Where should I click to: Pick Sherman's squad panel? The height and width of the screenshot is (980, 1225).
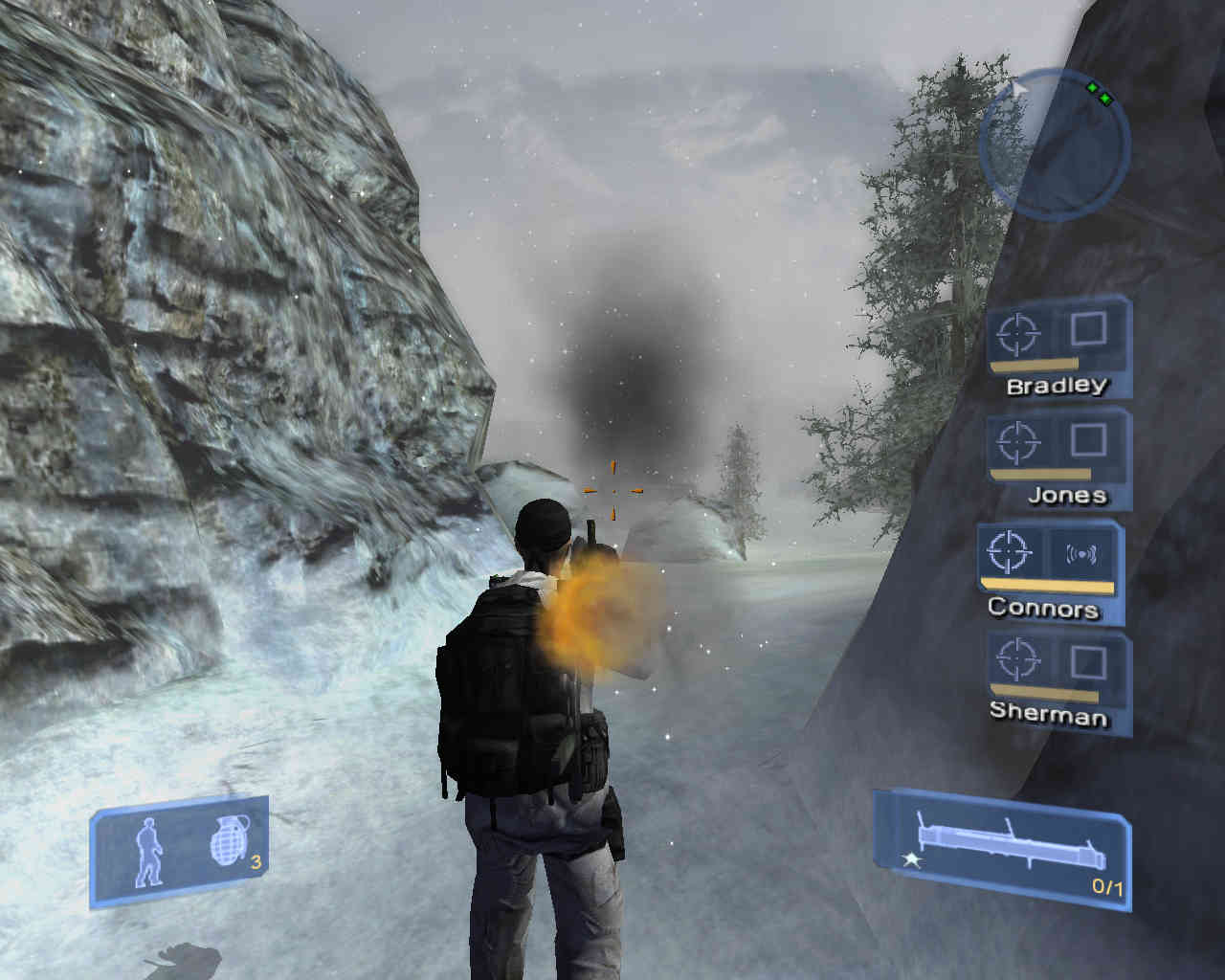coord(1058,678)
